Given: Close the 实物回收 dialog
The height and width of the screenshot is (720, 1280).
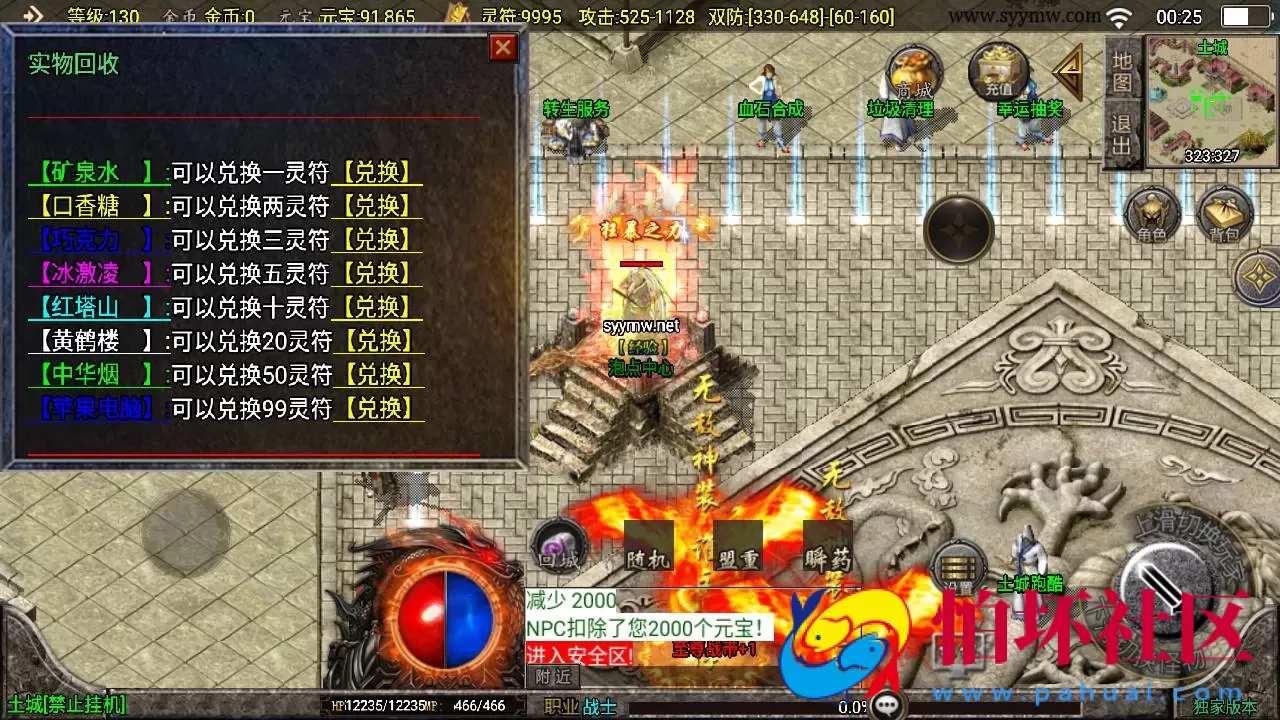Looking at the screenshot, I should (x=503, y=48).
